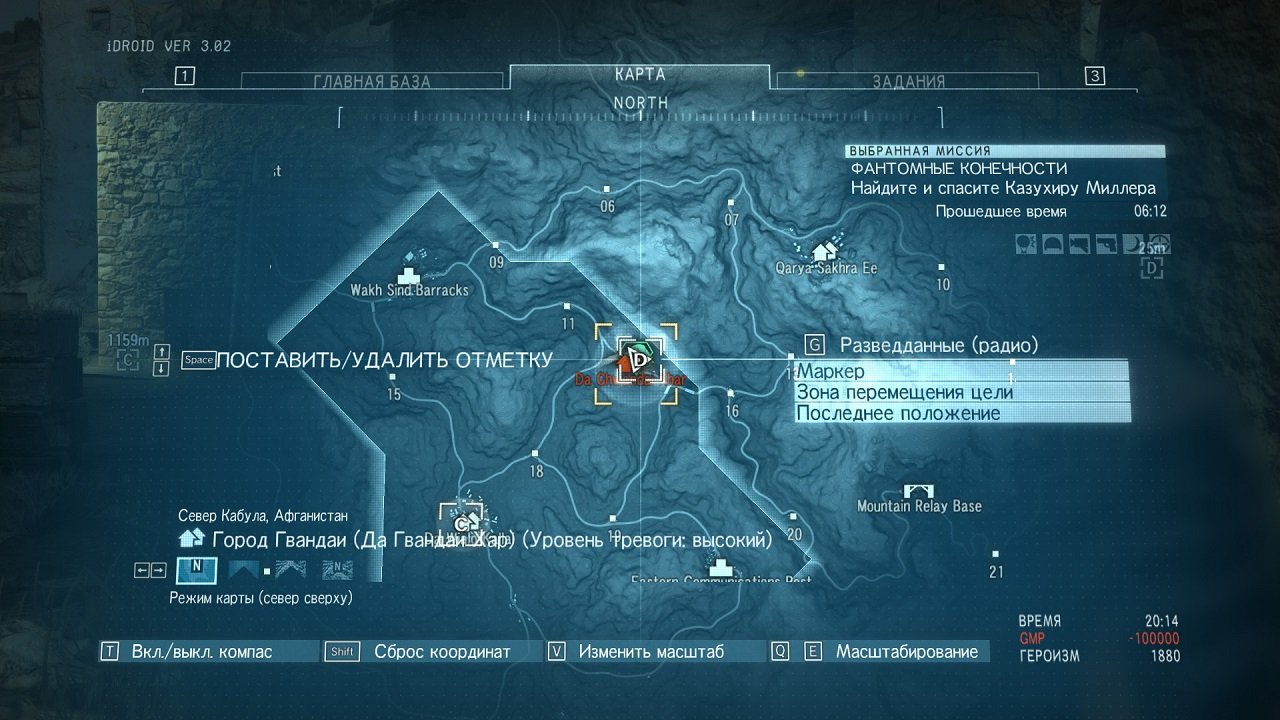Click the up arrow of the zoom stepper

pyautogui.click(x=160, y=353)
